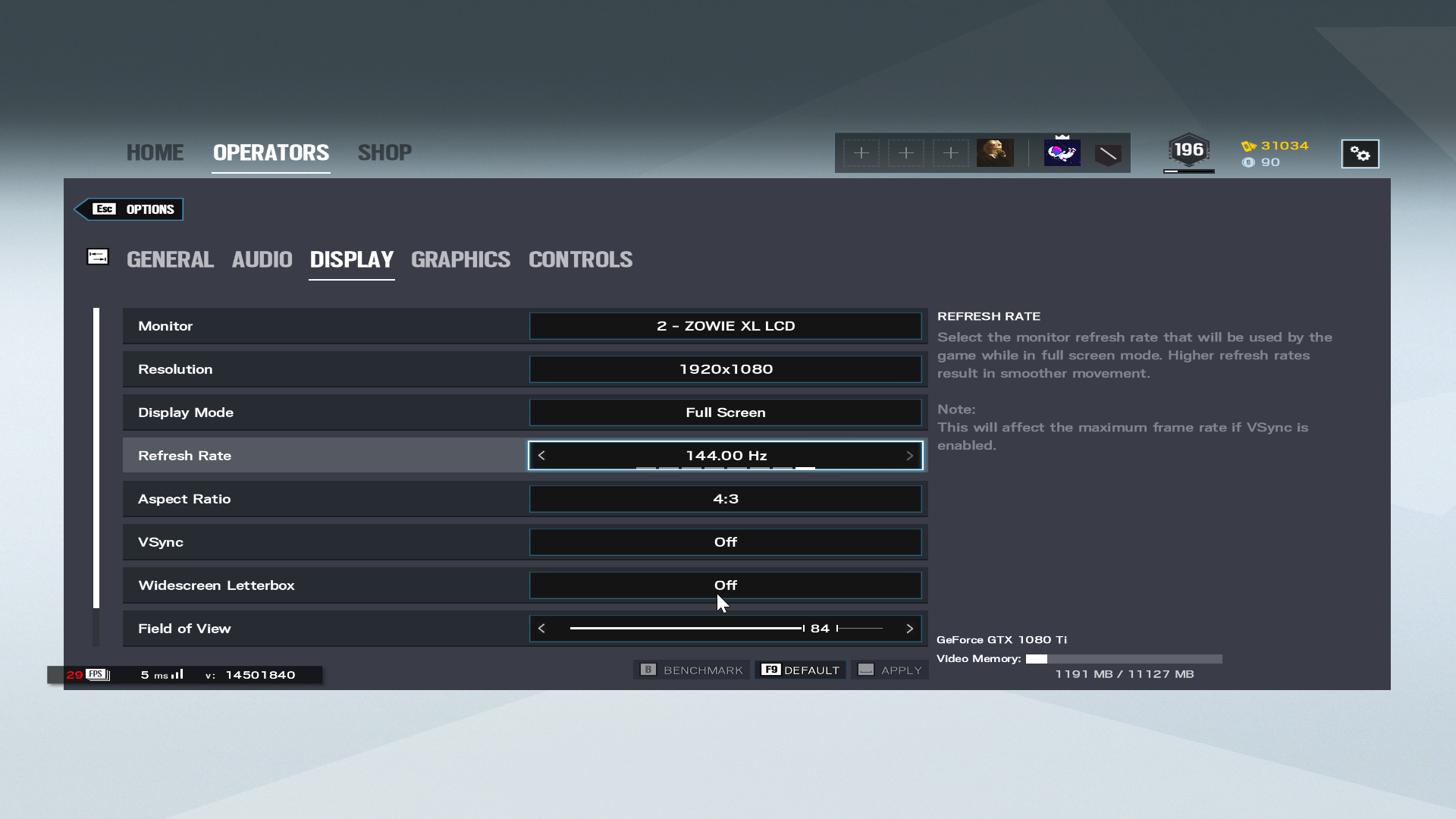Image resolution: width=1456 pixels, height=819 pixels.
Task: Toggle the VSync setting
Action: [x=725, y=542]
